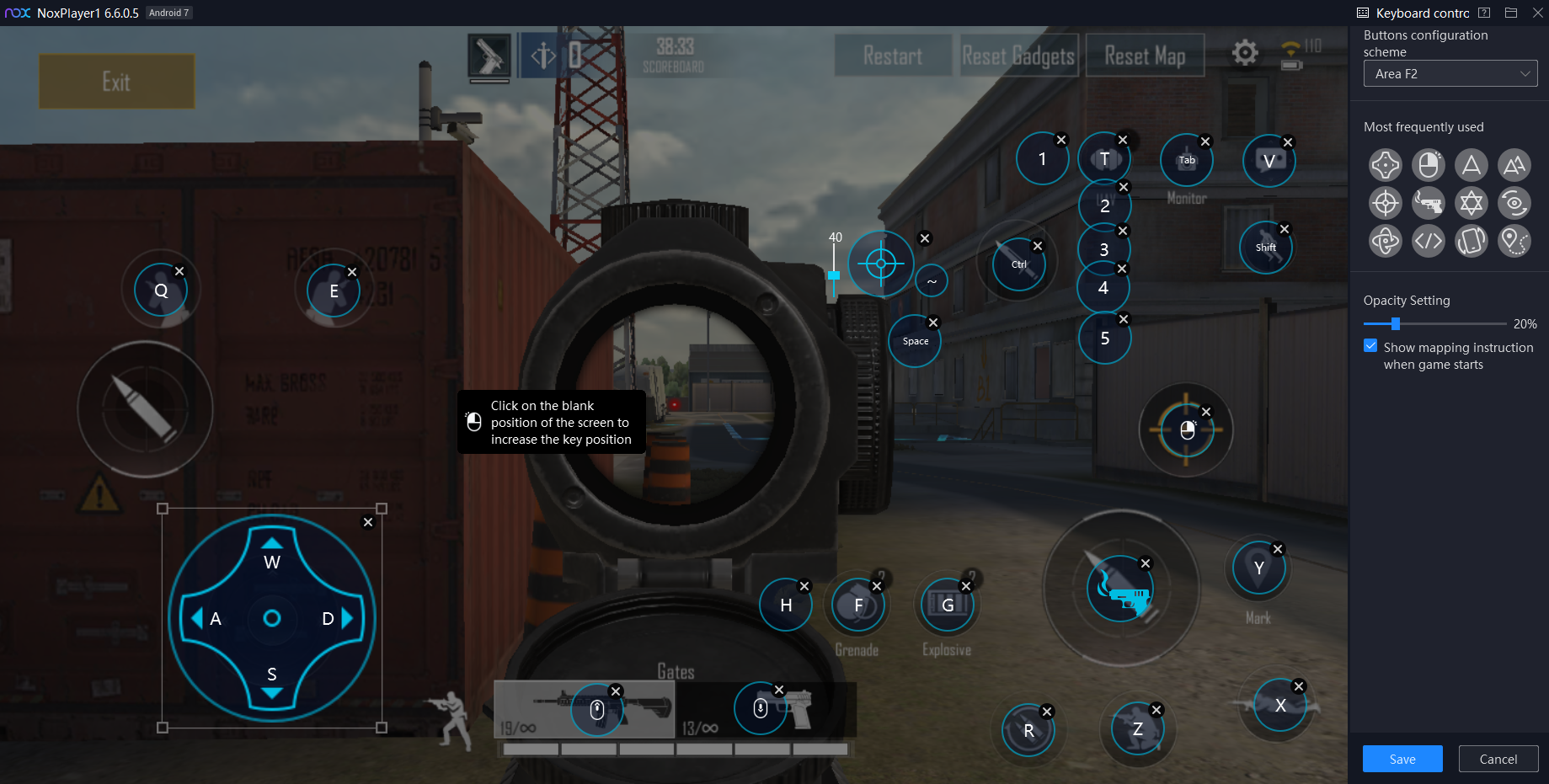Select the H key mapping button
The image size is (1549, 784).
pyautogui.click(x=786, y=605)
